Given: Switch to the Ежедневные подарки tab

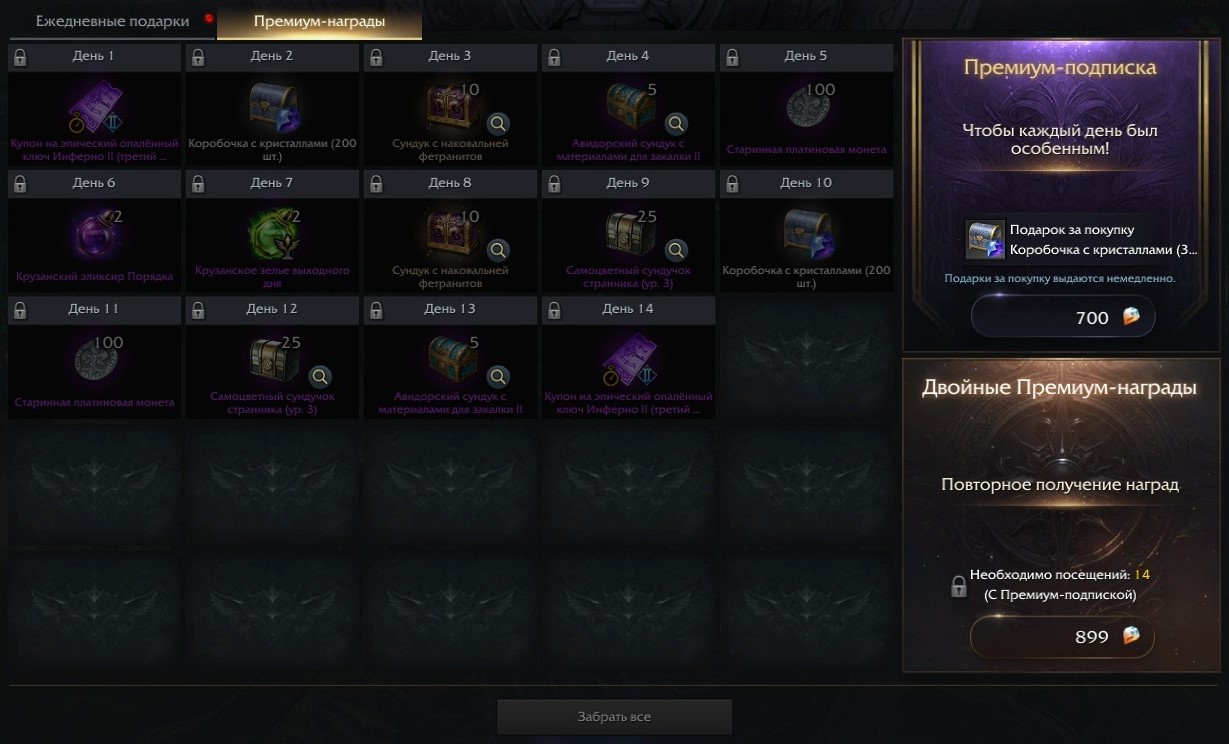Looking at the screenshot, I should pyautogui.click(x=112, y=21).
